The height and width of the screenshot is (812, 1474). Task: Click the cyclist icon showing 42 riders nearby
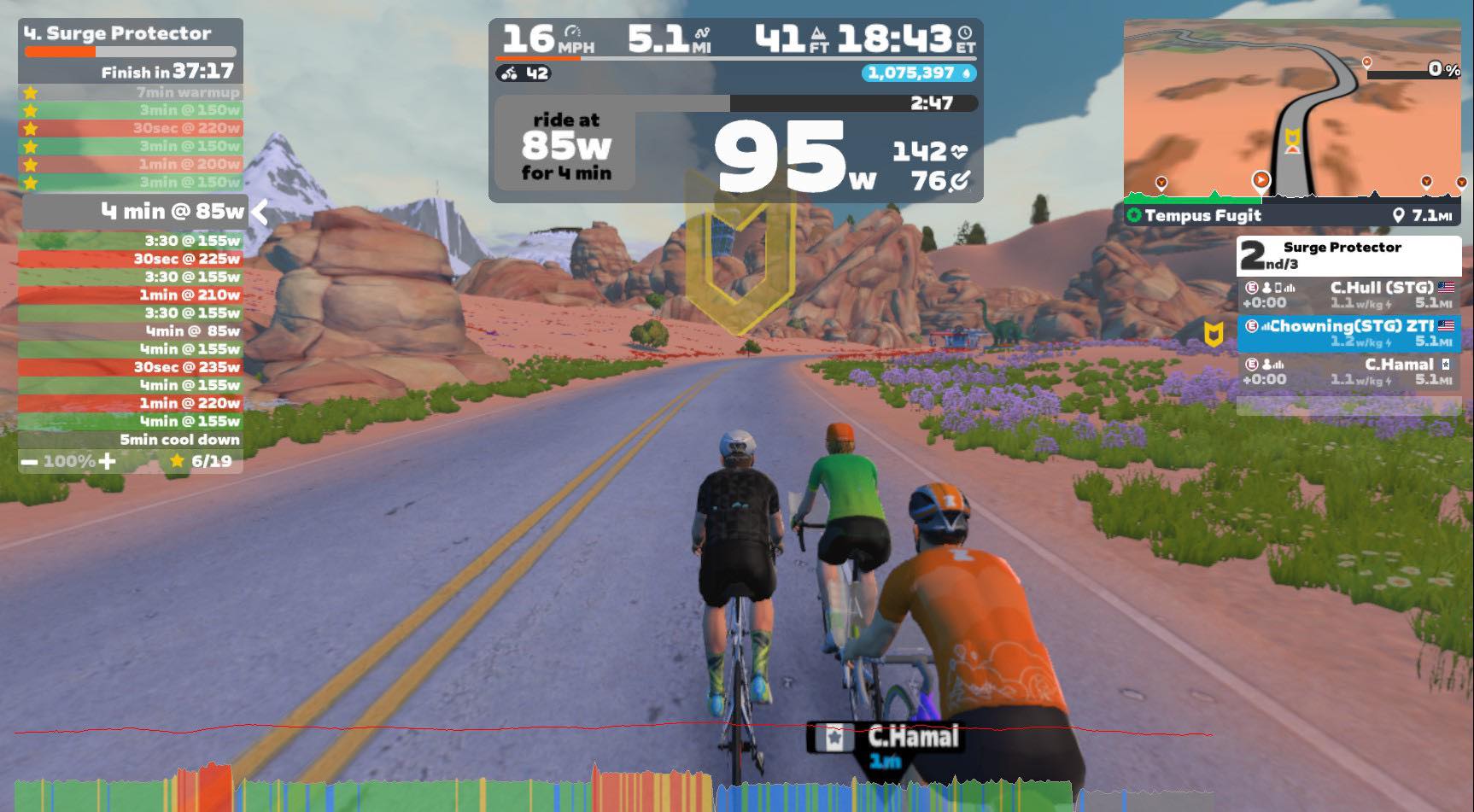(x=507, y=74)
